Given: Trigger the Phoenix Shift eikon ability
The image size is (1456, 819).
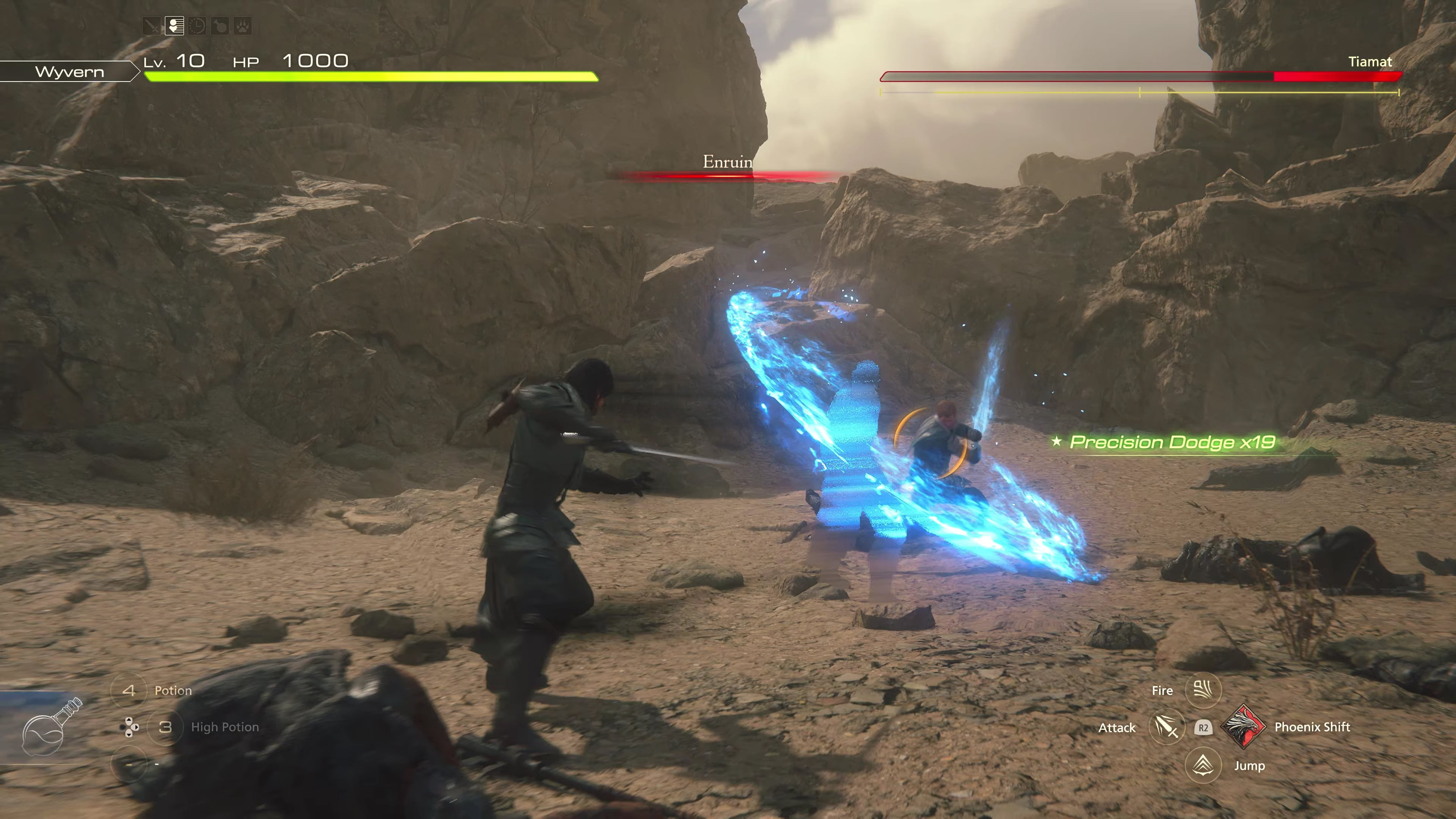Looking at the screenshot, I should pyautogui.click(x=1243, y=726).
